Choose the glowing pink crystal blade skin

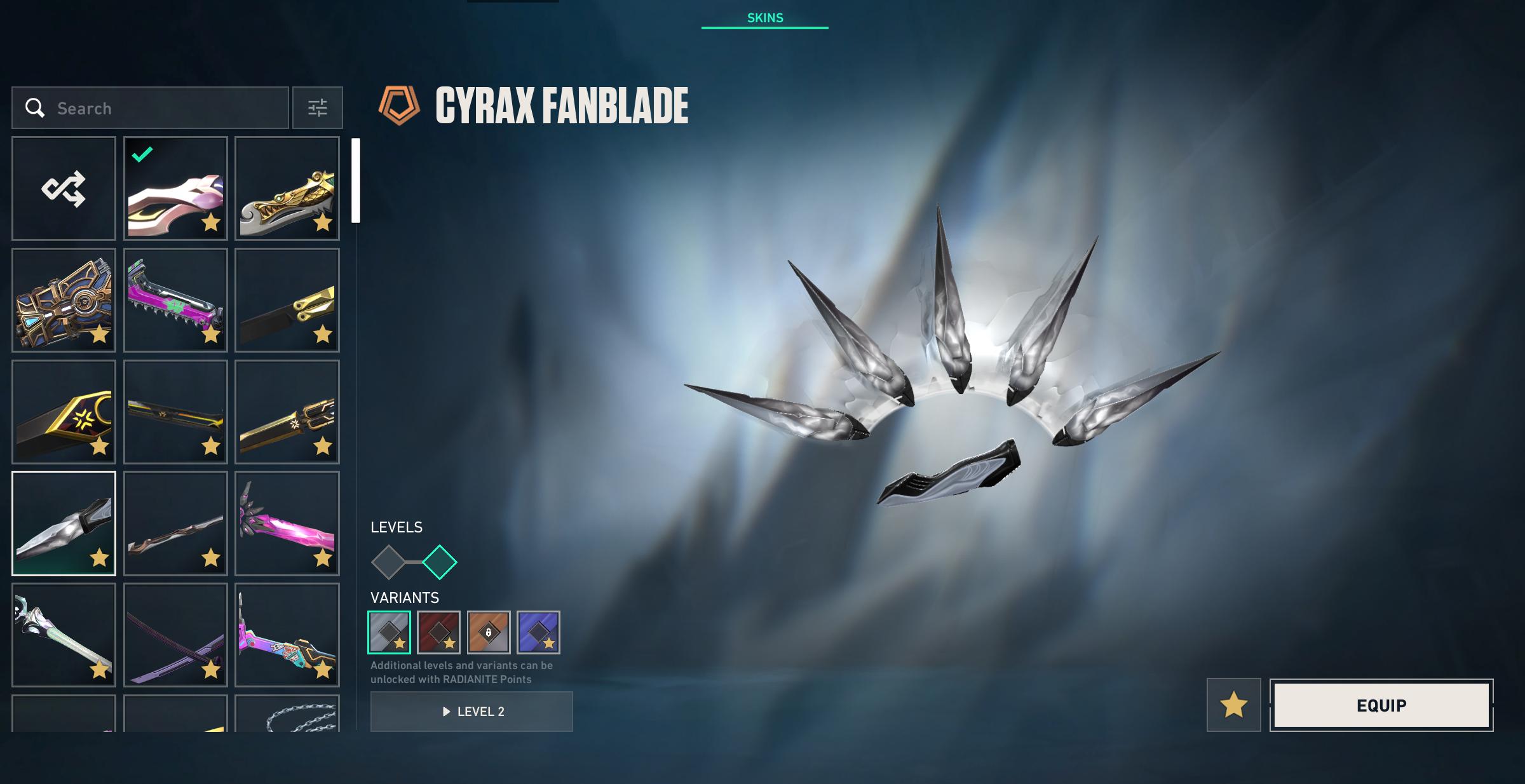(x=287, y=524)
